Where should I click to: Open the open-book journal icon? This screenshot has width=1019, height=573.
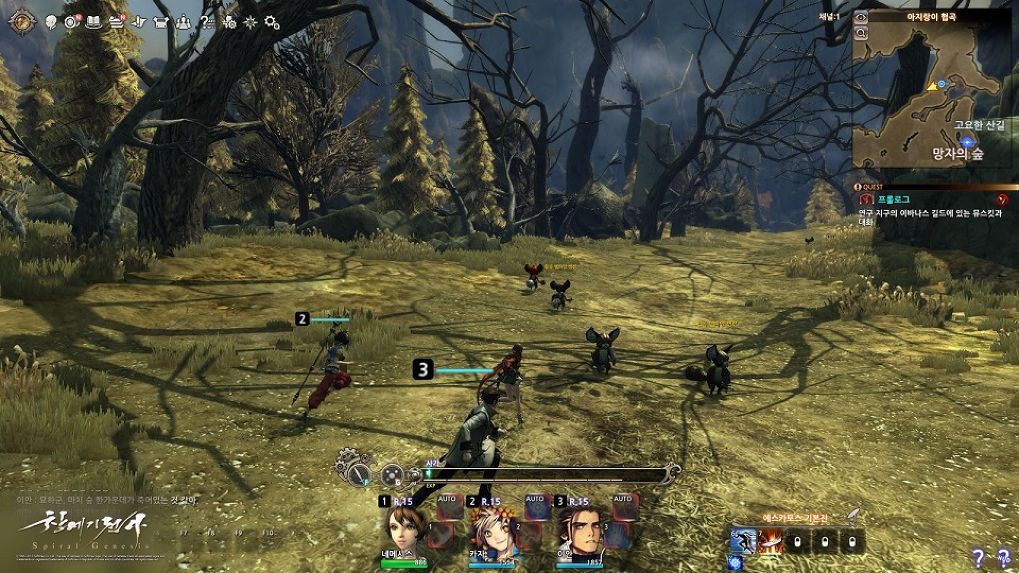(95, 22)
